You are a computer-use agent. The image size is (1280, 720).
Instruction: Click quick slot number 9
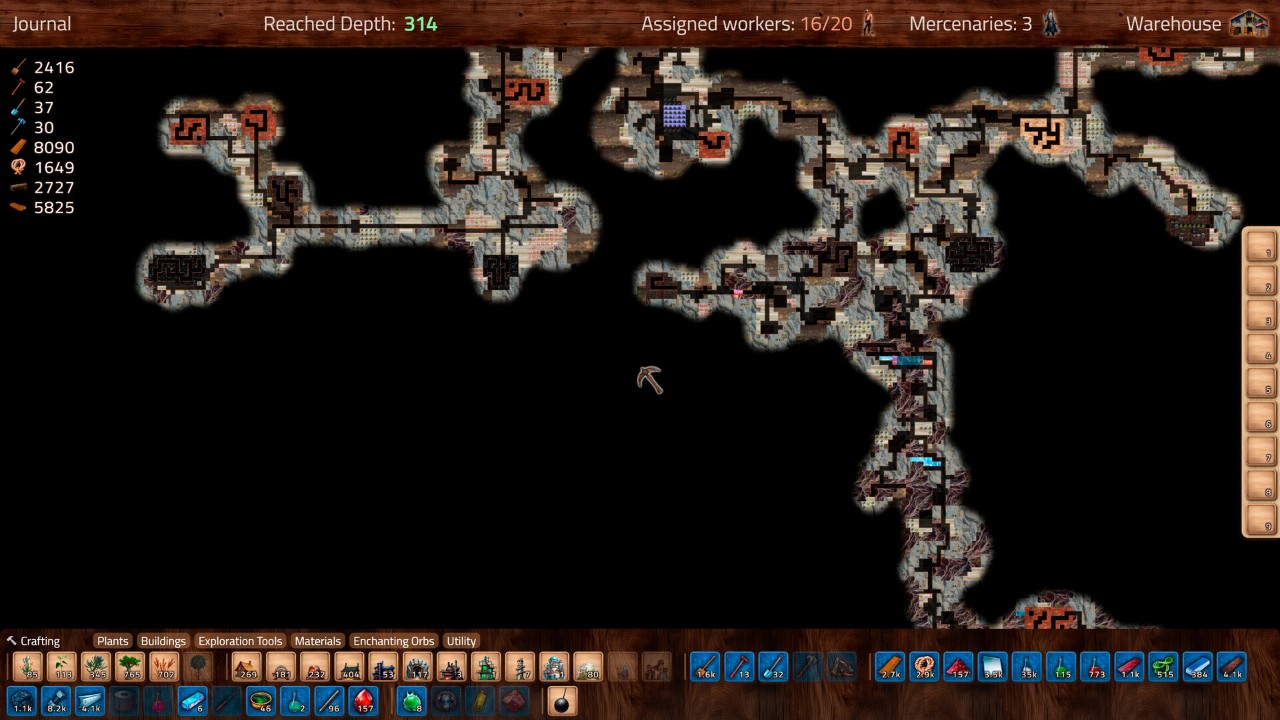tap(1260, 520)
